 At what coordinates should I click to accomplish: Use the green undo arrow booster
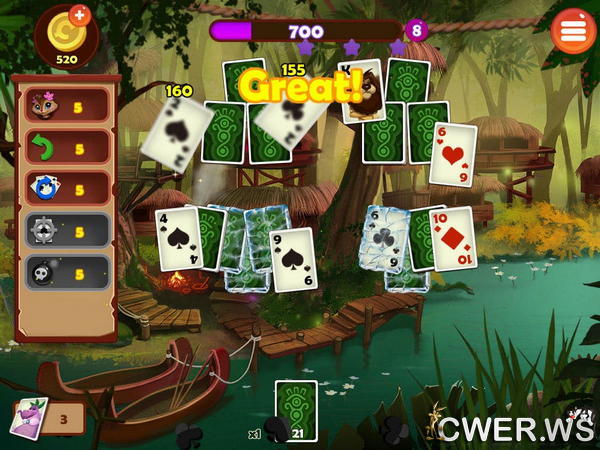(x=66, y=147)
